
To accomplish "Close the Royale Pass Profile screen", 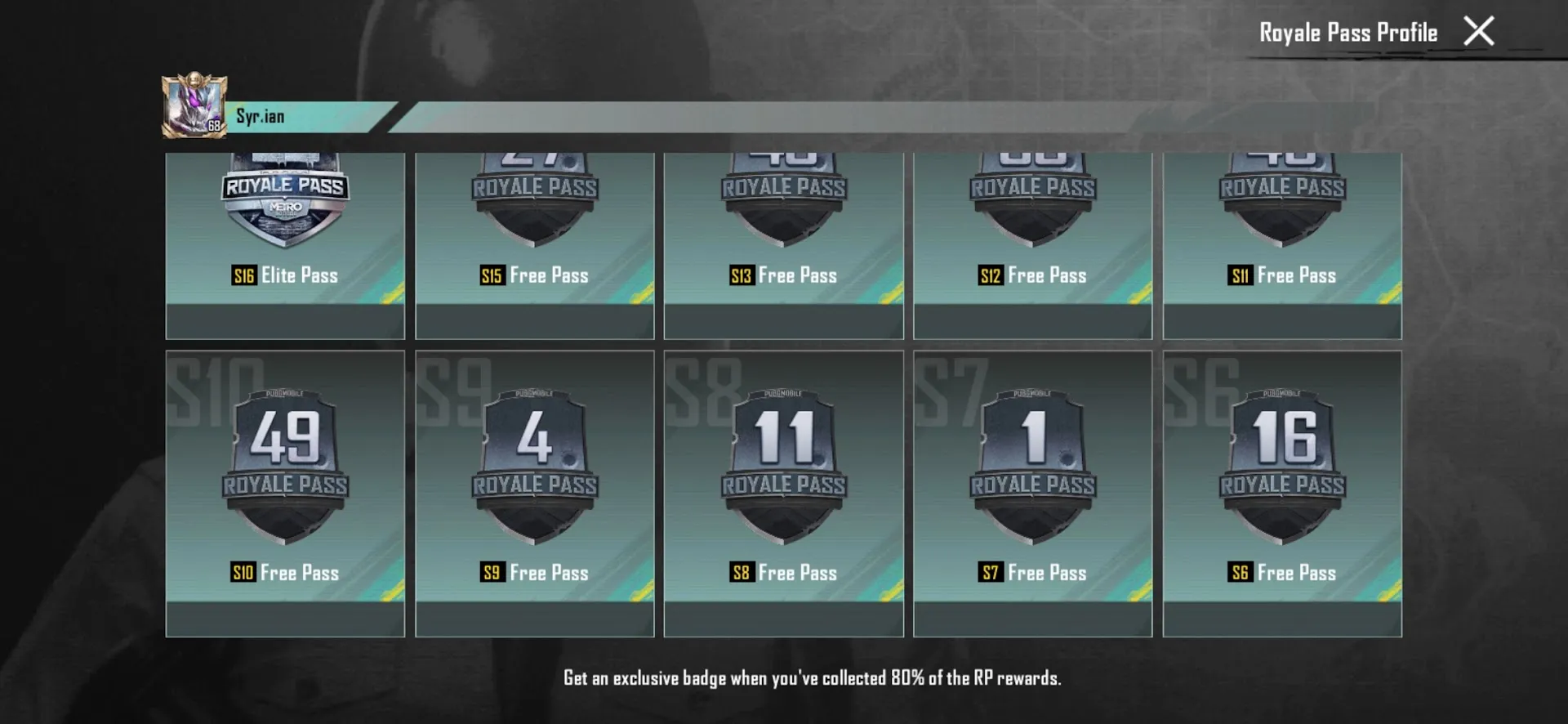I will [1479, 31].
